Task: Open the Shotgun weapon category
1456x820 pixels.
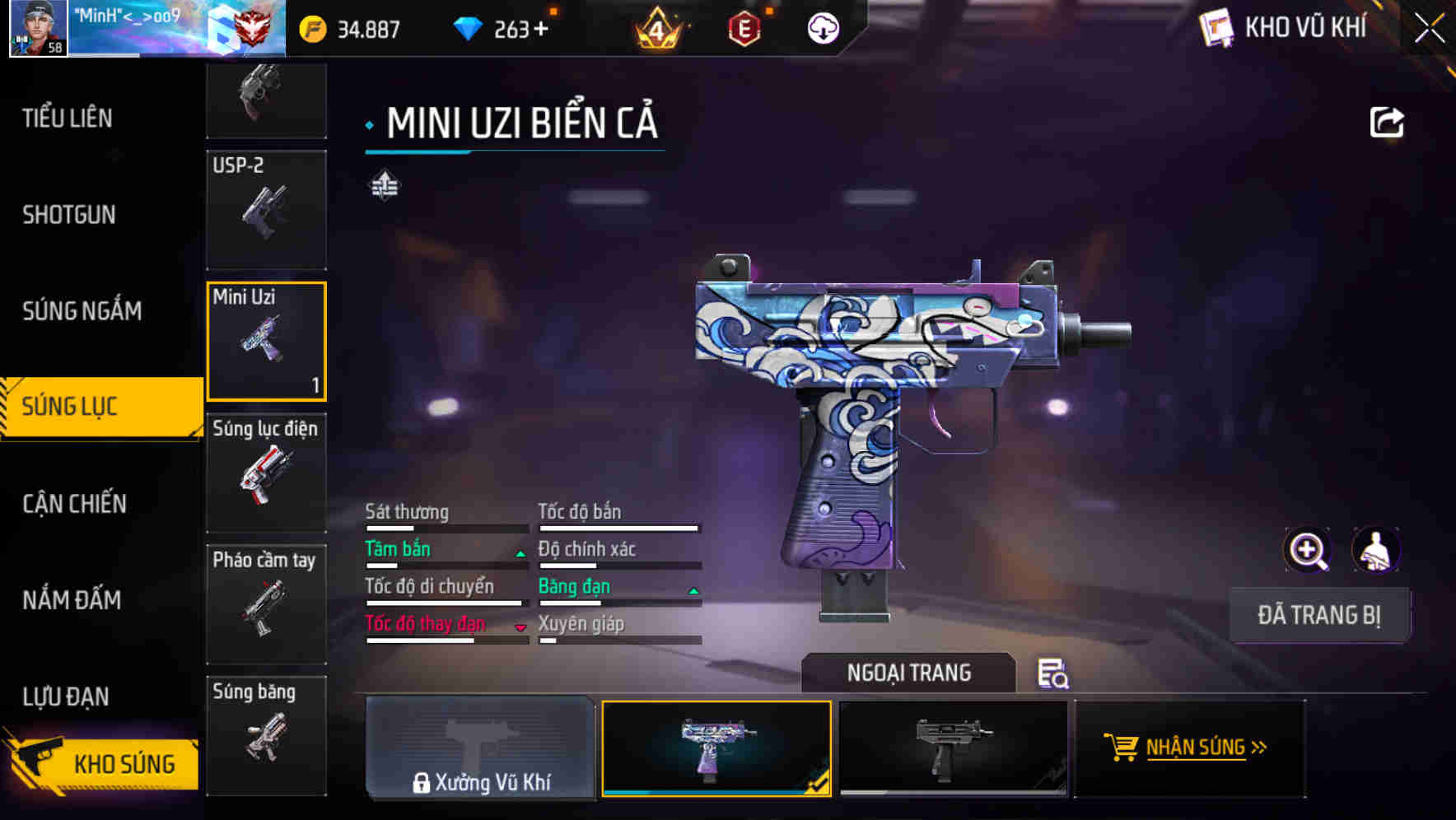Action: coord(69,215)
